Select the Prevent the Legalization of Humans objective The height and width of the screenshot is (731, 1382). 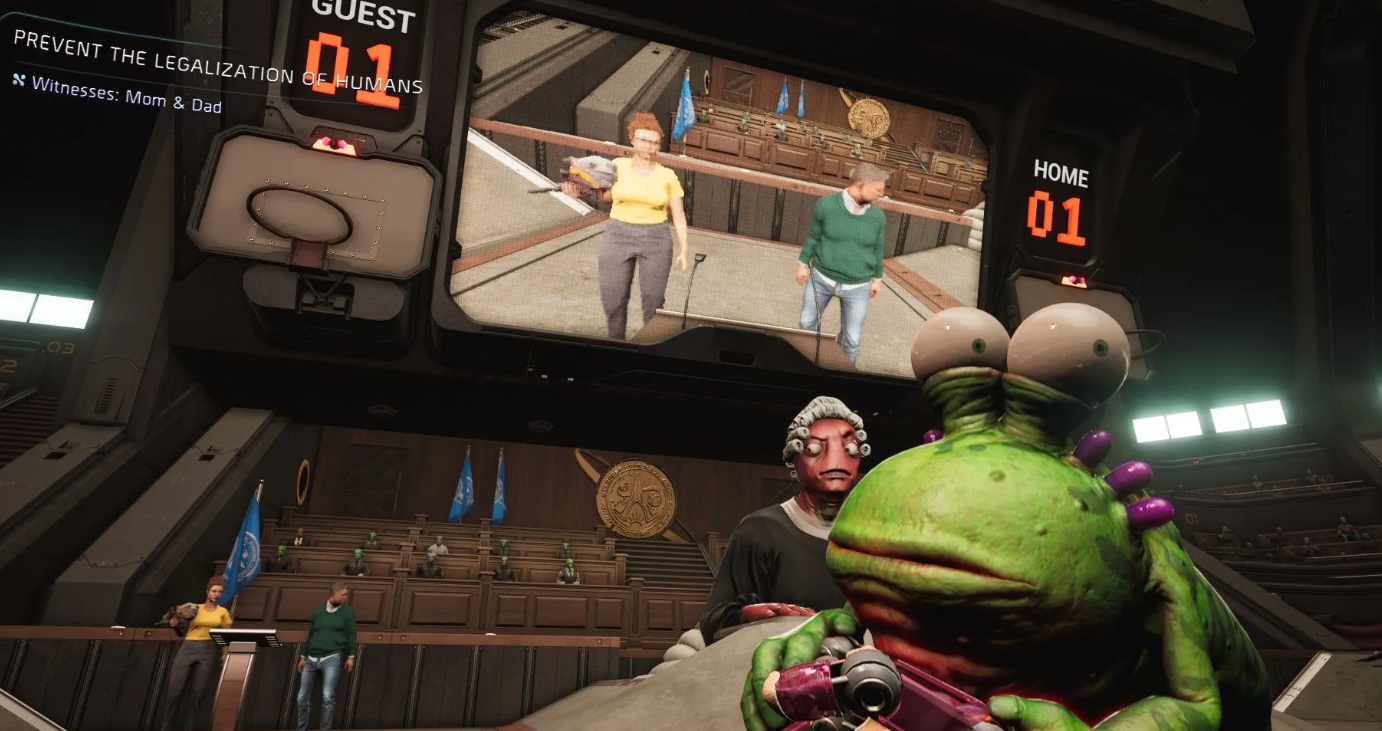click(217, 62)
